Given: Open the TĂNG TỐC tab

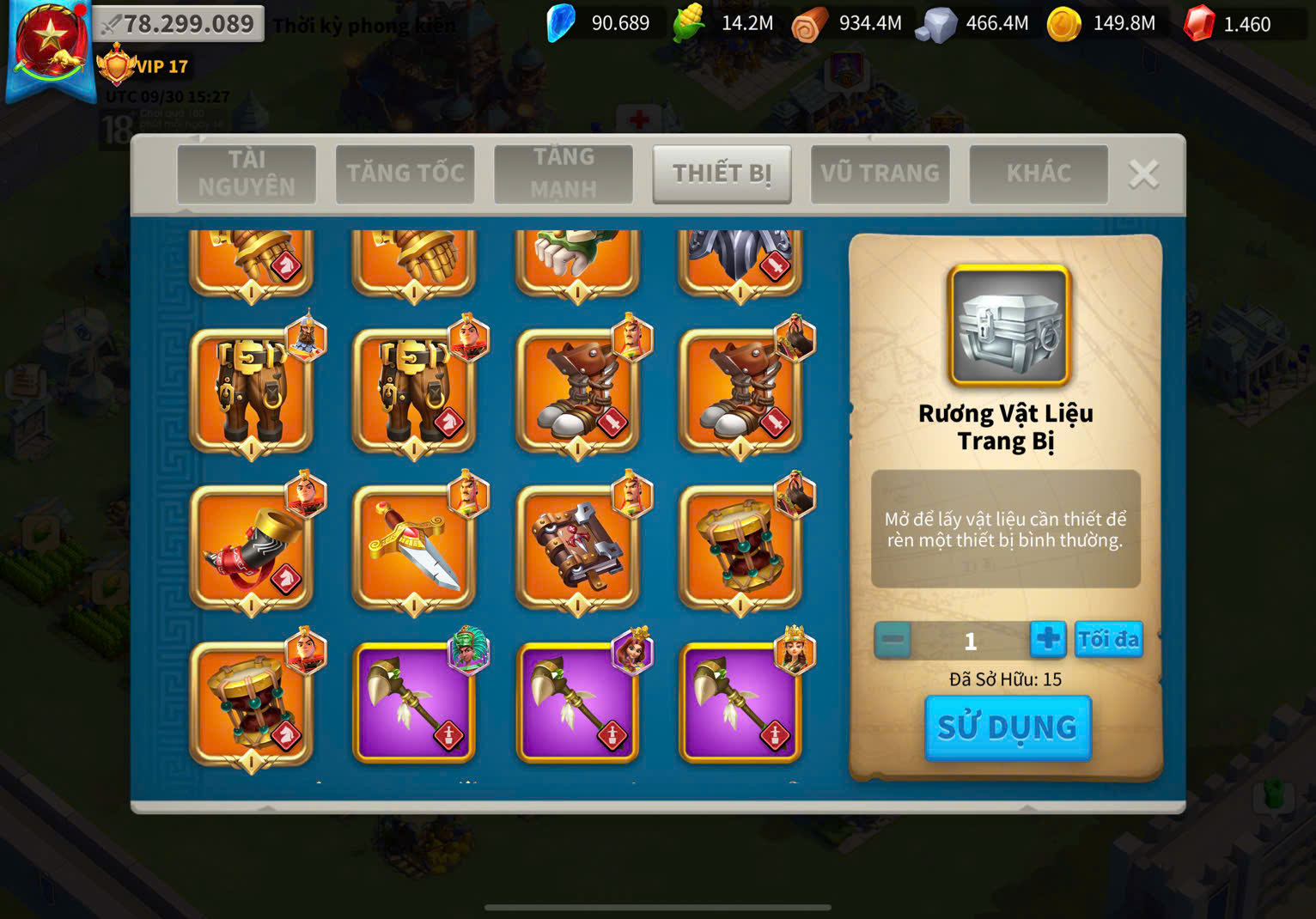Looking at the screenshot, I should tap(405, 173).
